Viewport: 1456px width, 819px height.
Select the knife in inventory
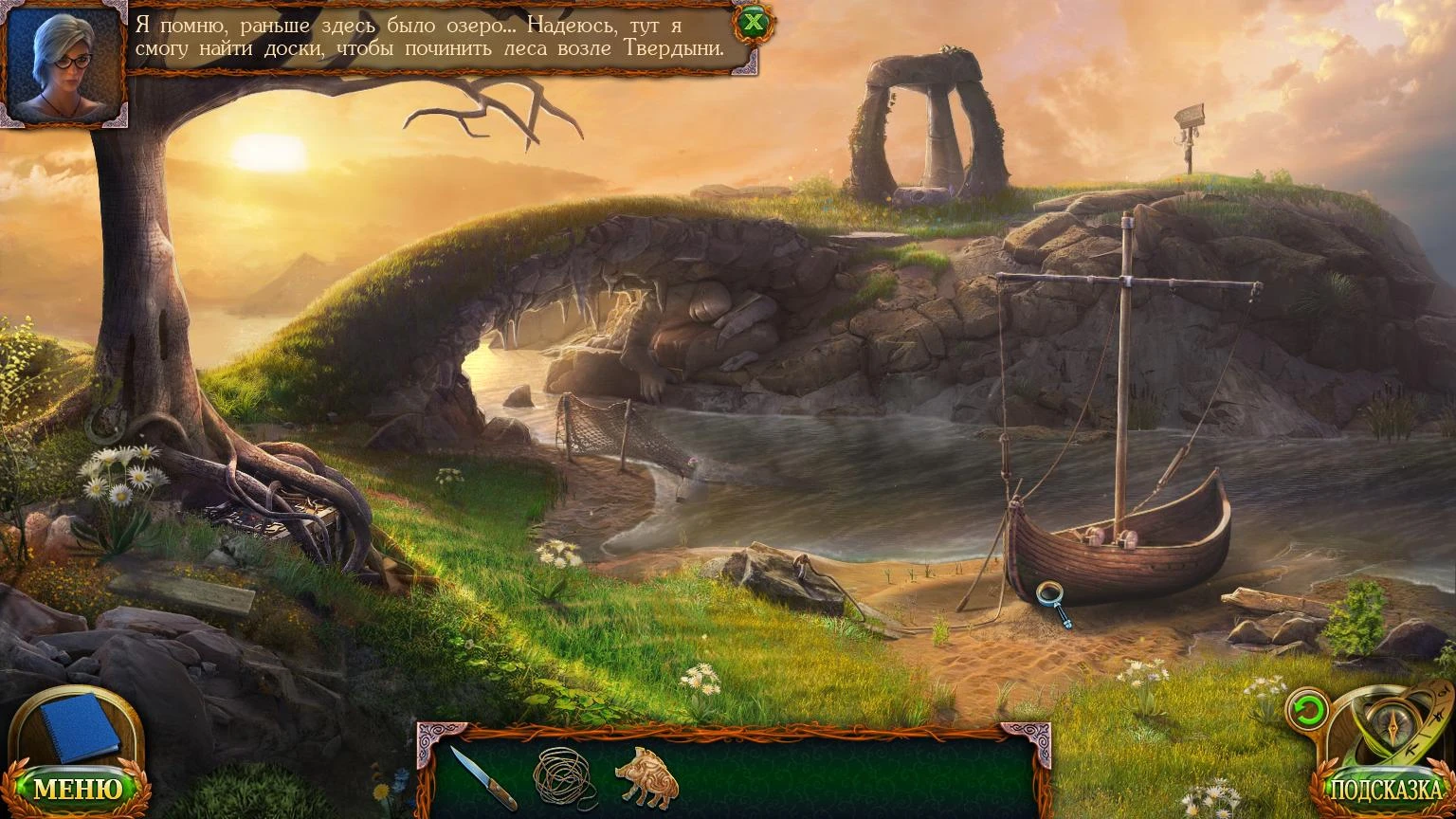click(x=482, y=777)
